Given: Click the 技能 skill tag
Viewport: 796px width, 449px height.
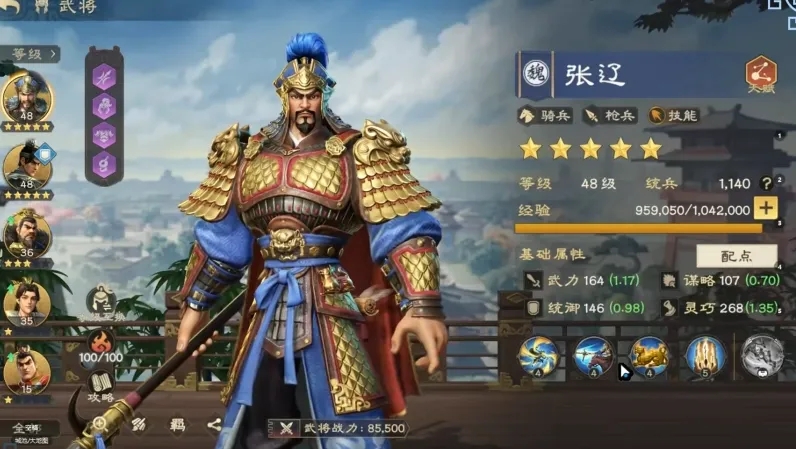Looking at the screenshot, I should coord(675,115).
